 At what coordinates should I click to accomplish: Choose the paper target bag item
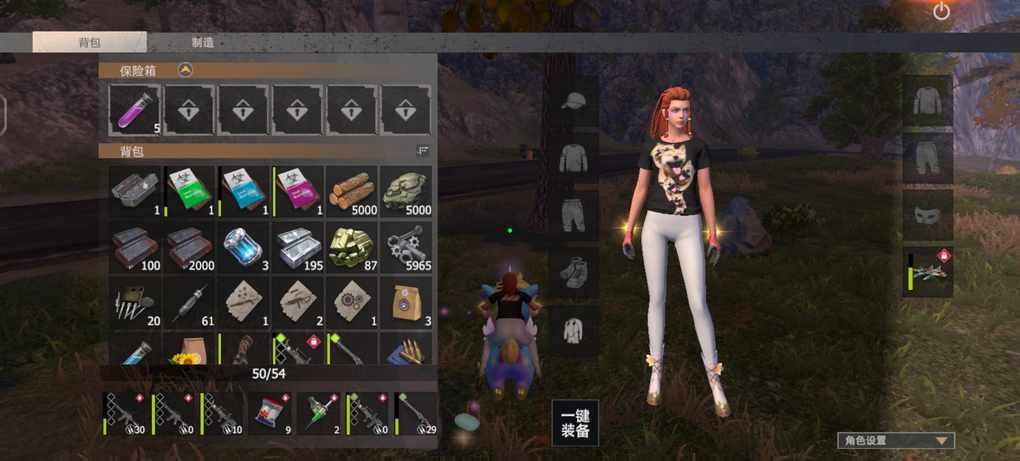click(x=406, y=301)
